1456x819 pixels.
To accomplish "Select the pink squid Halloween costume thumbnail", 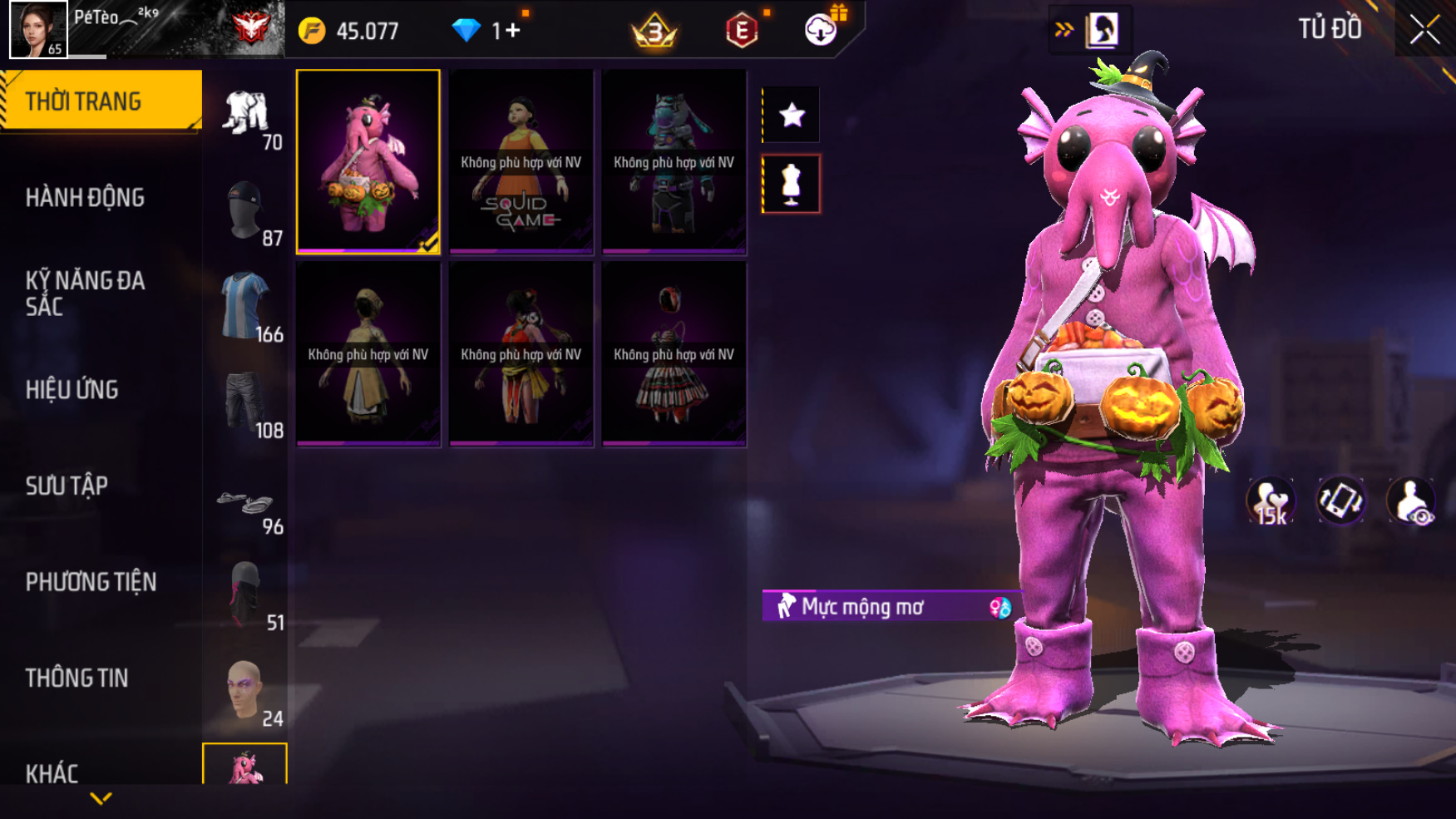I will coord(368,161).
